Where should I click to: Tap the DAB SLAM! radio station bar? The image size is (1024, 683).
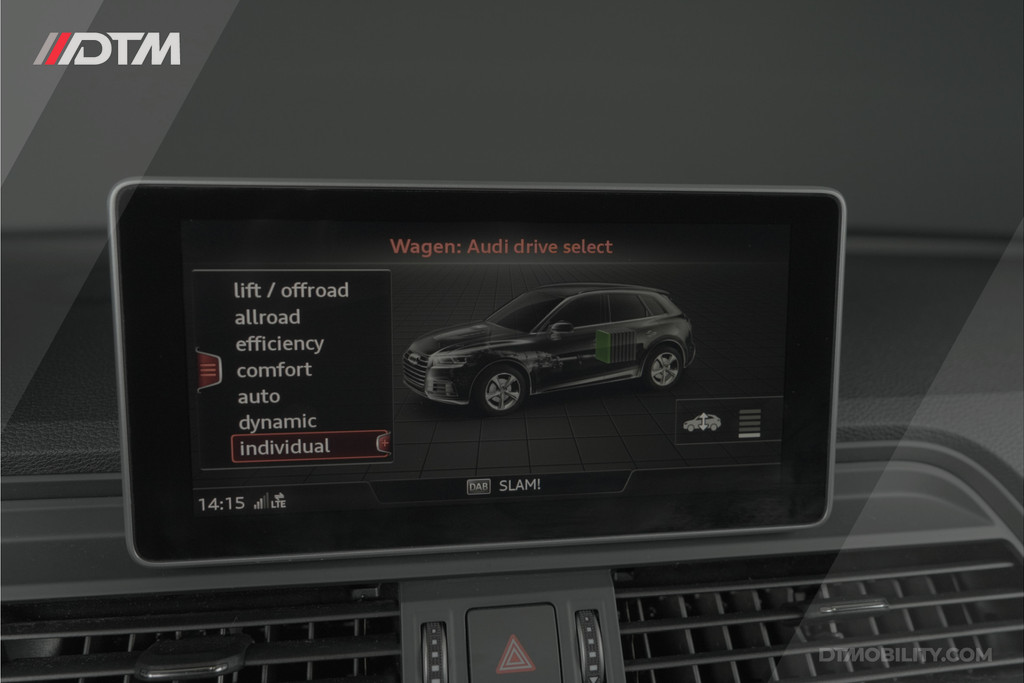[x=503, y=486]
